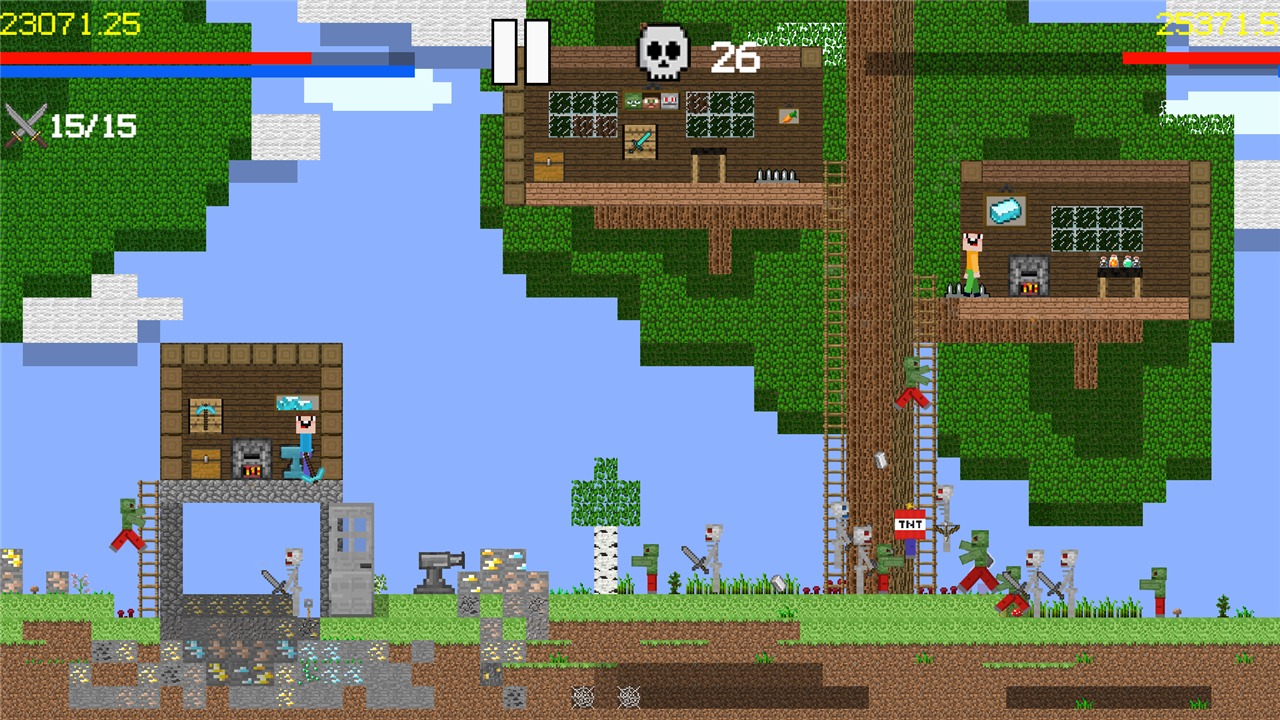Click the spikes trap inside the treehouse
1280x720 pixels.
(x=776, y=177)
